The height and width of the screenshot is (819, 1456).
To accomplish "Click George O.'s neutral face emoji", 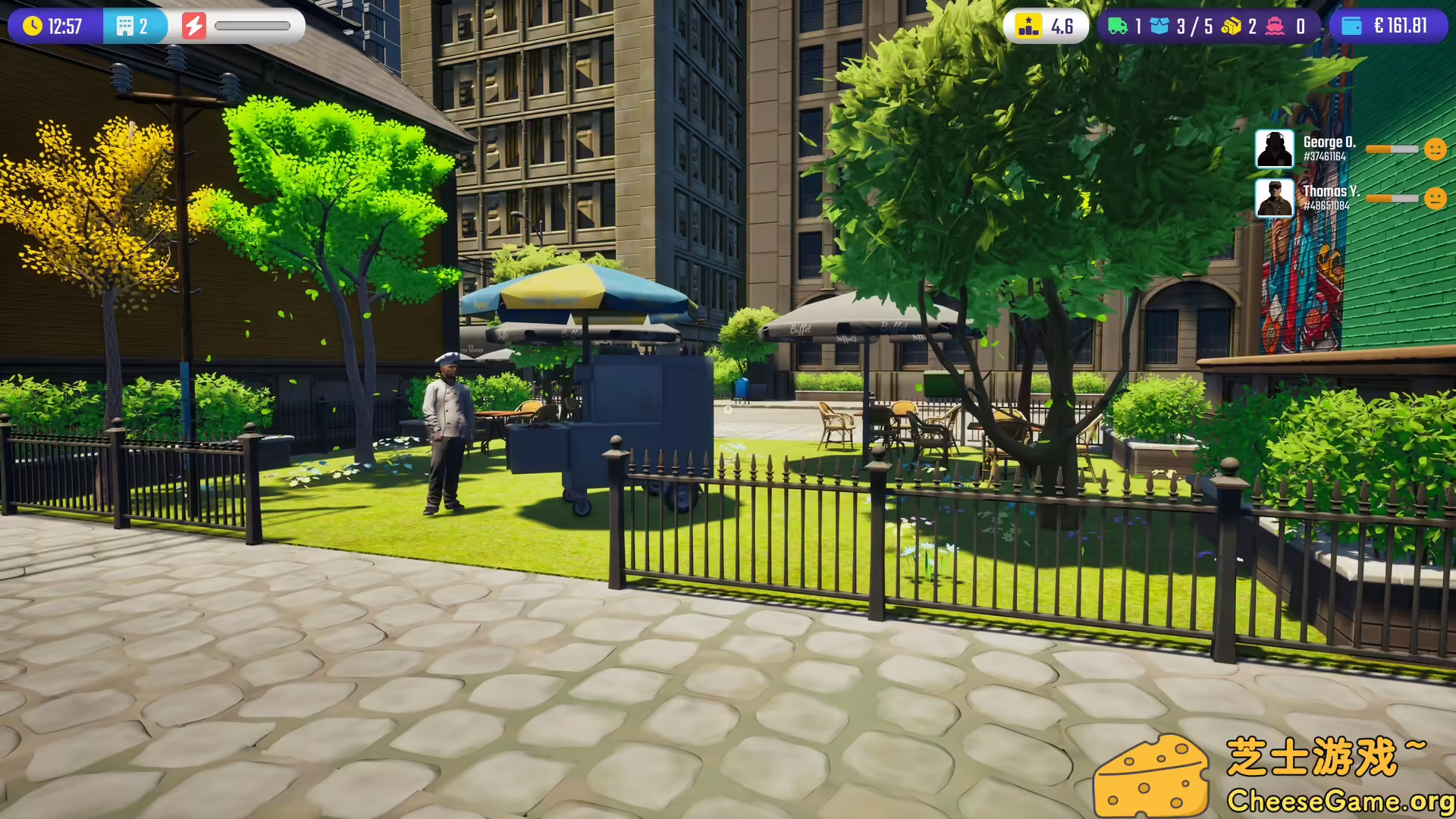I will coord(1436,149).
